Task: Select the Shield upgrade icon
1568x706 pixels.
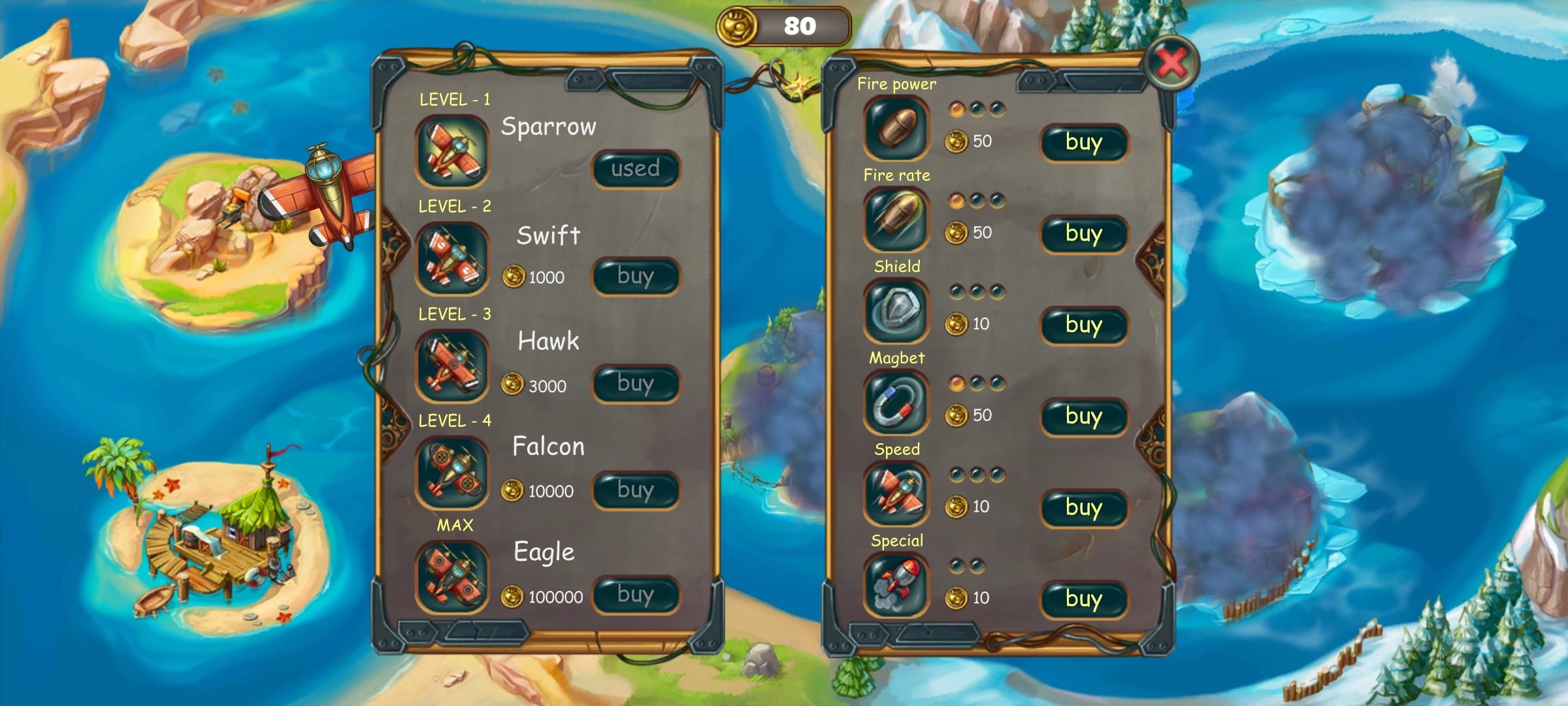Action: (x=896, y=311)
